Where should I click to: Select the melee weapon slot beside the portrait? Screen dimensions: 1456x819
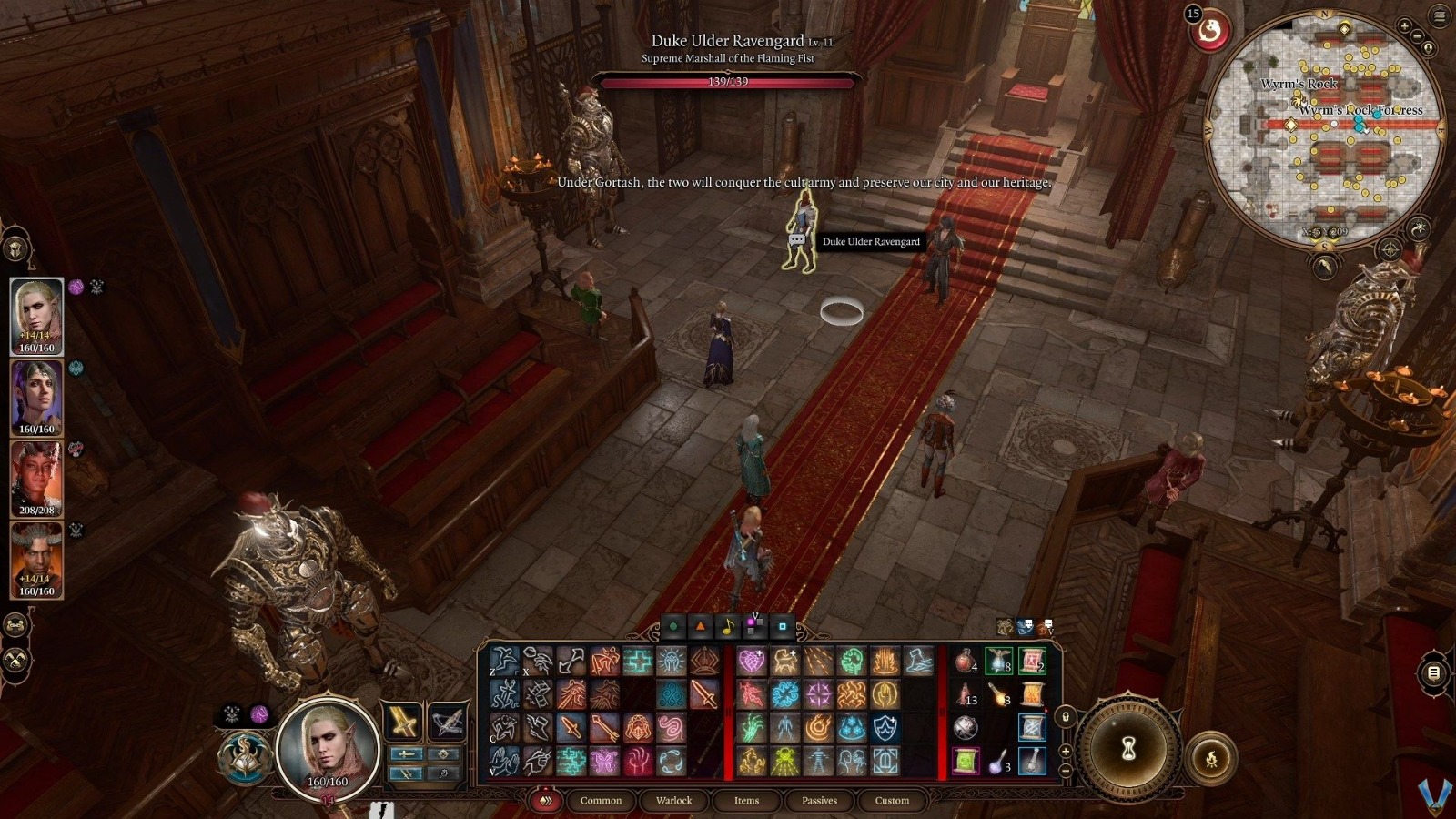click(x=404, y=722)
